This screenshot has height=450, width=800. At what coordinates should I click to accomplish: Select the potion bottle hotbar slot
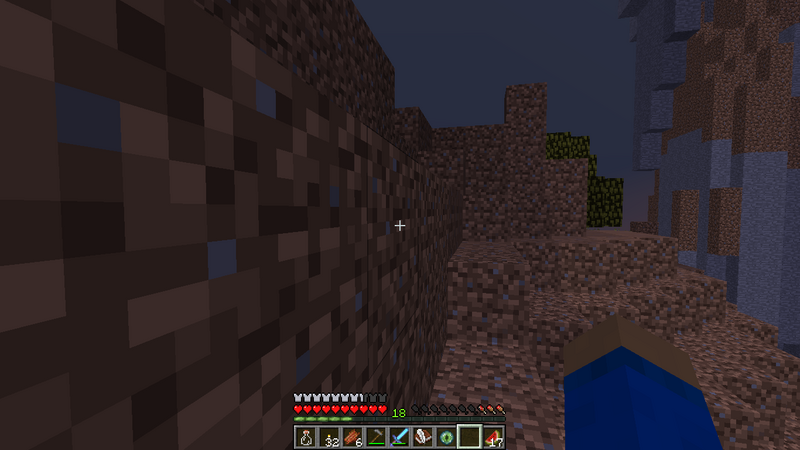coord(306,437)
